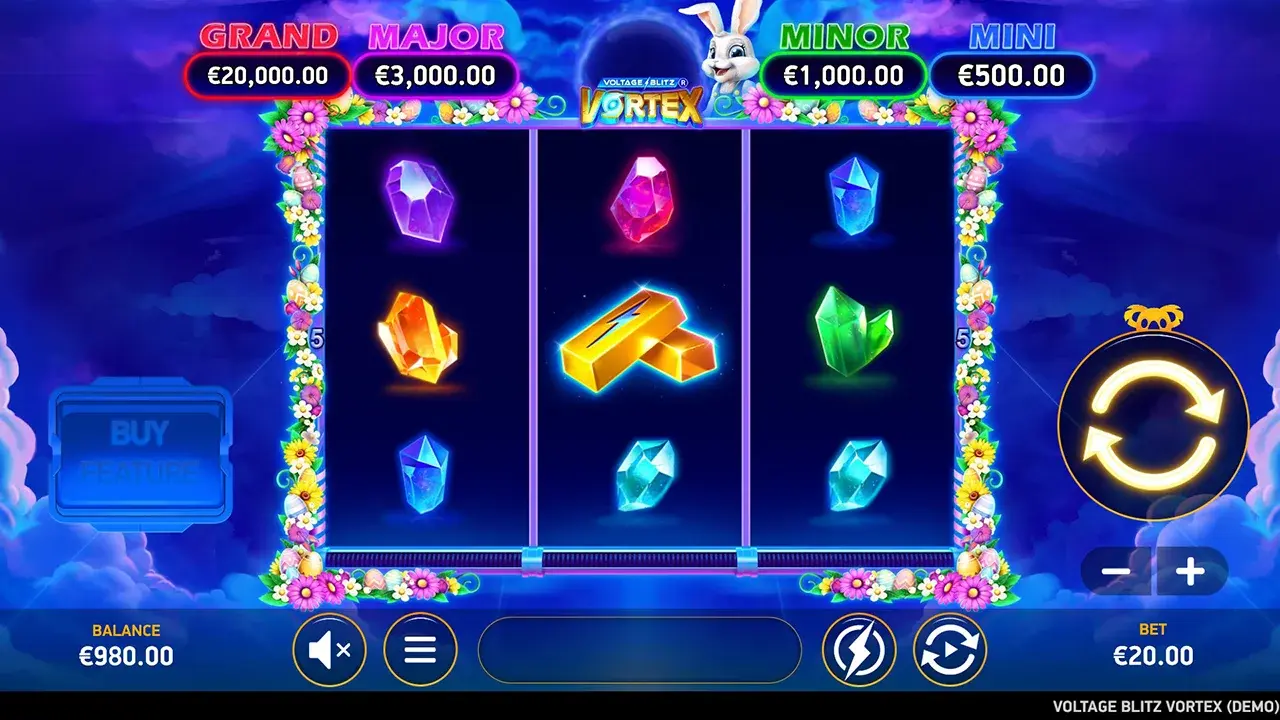
Task: Open the autoplay spin settings
Action: 949,649
